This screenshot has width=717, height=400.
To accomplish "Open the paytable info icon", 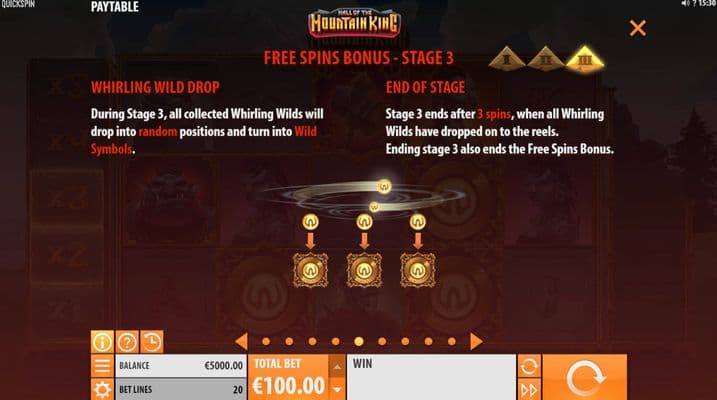I will pyautogui.click(x=102, y=342).
